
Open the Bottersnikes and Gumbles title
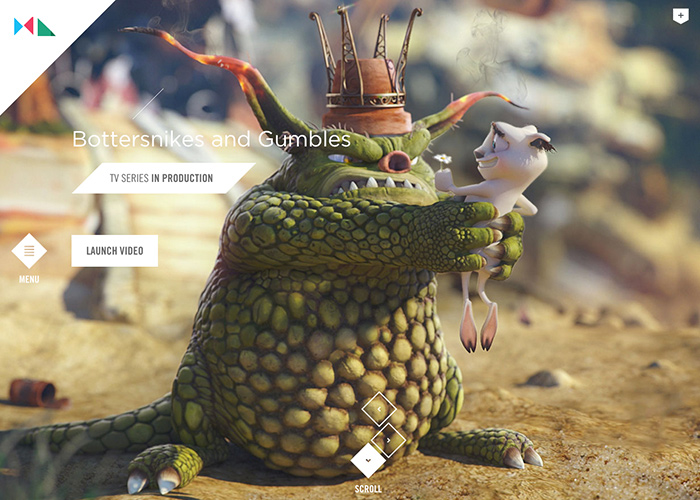211,139
